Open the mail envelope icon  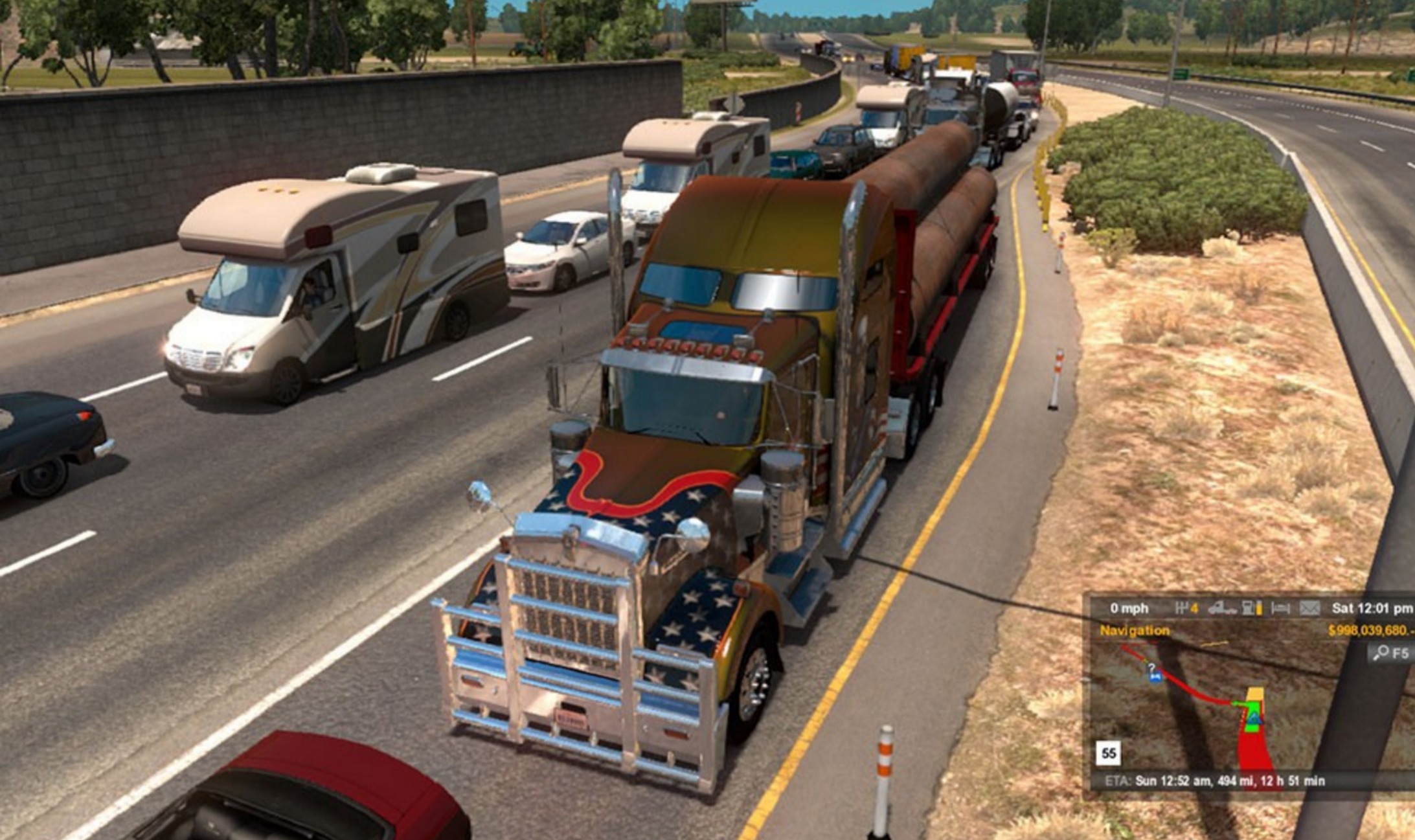click(1309, 608)
